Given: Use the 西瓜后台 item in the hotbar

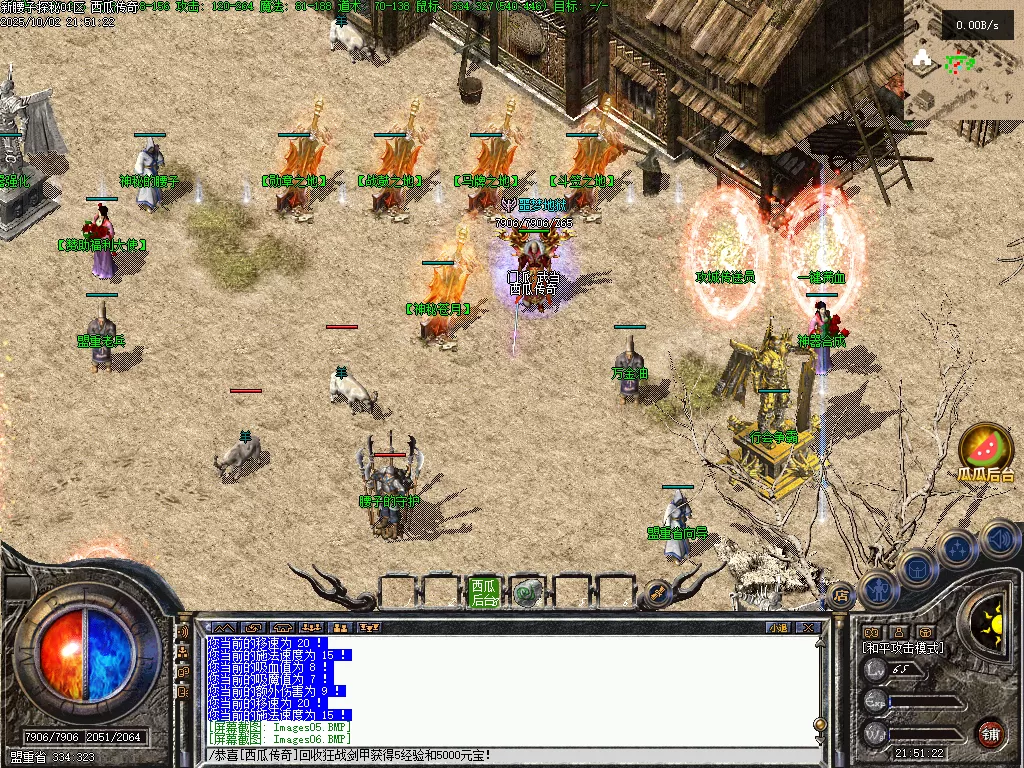Looking at the screenshot, I should click(x=484, y=592).
